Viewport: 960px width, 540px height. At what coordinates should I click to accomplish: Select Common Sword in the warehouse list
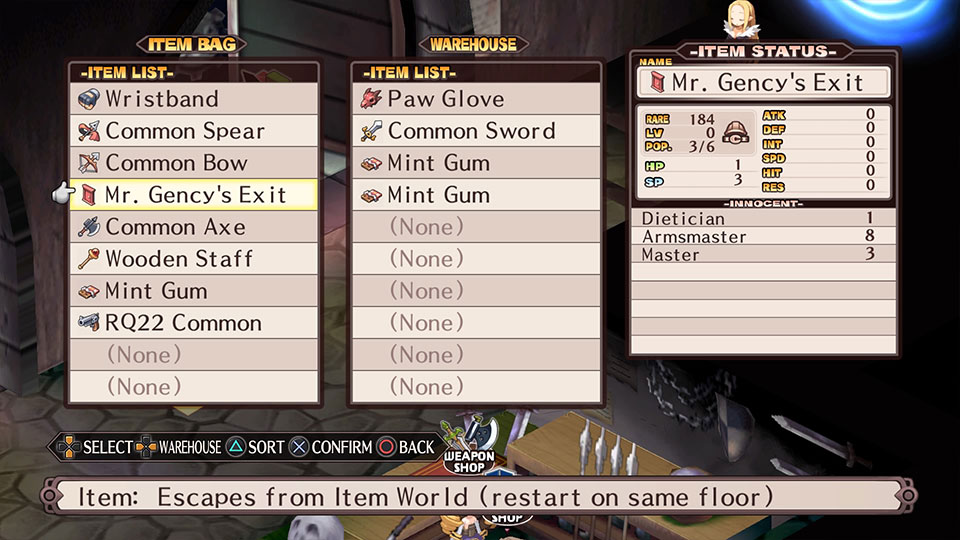[476, 131]
